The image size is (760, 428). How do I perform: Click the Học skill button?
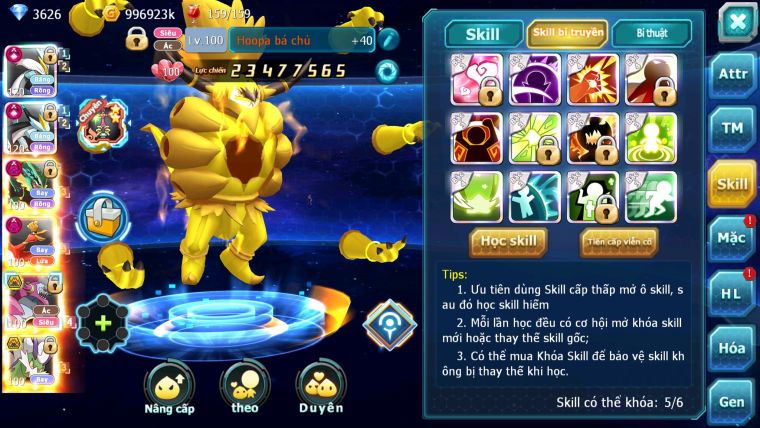(509, 241)
